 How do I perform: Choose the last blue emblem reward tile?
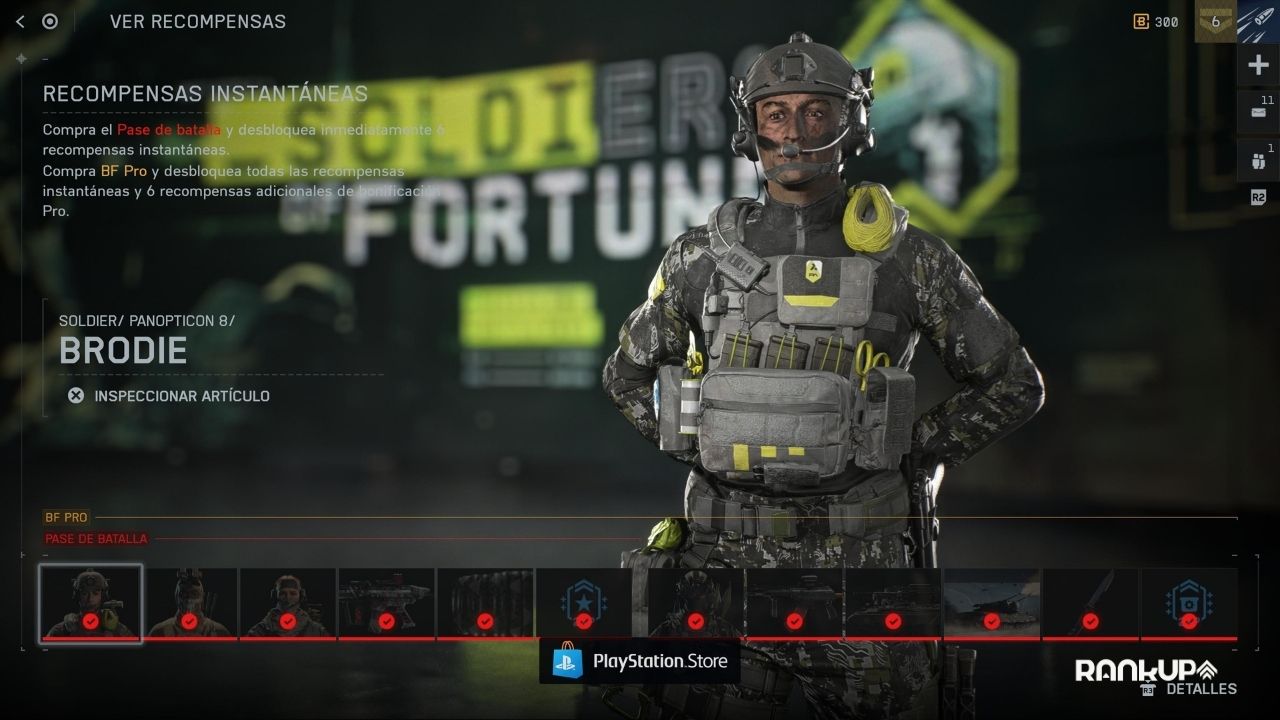1189,603
